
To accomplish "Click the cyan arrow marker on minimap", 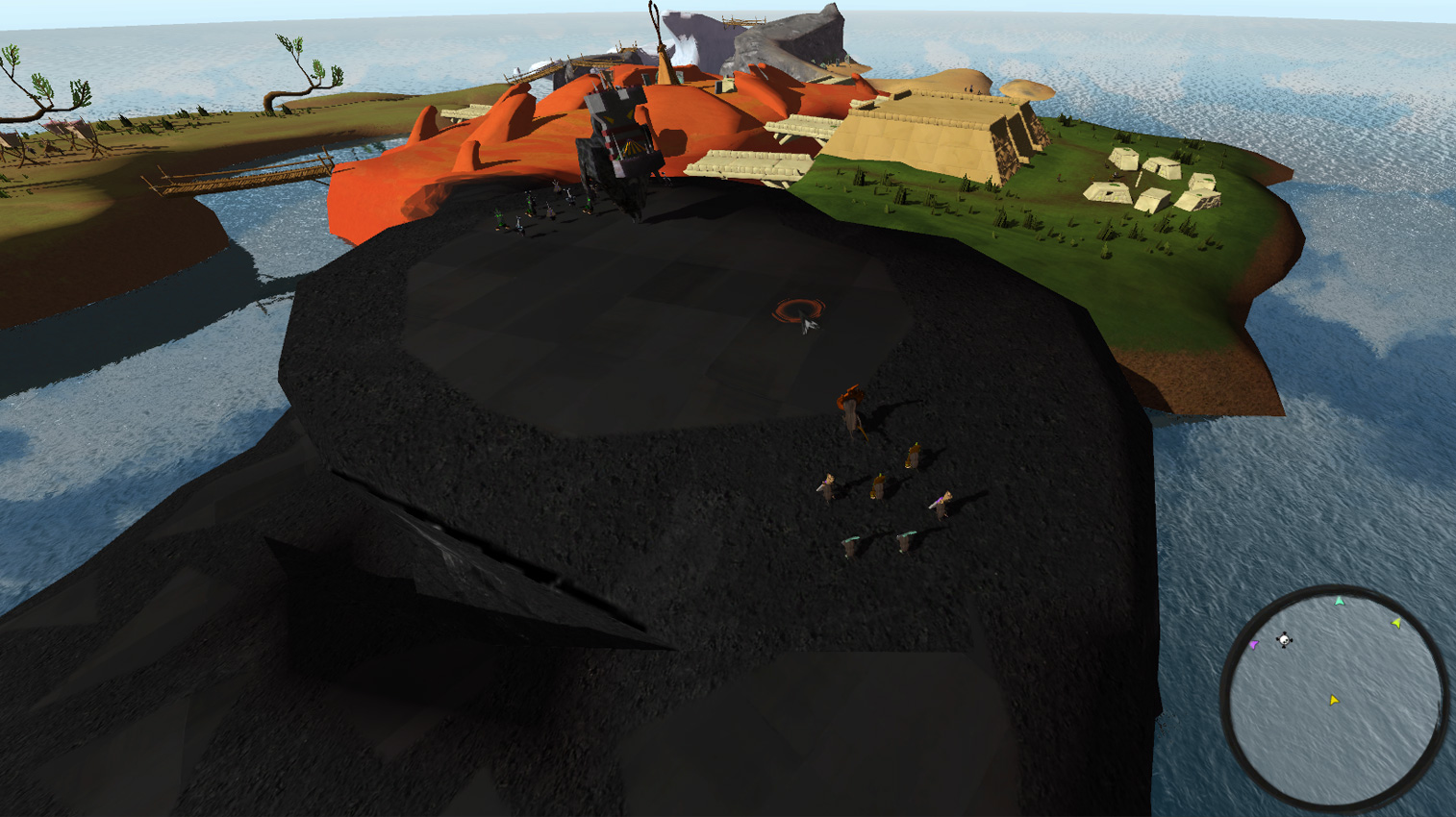I will (x=1340, y=602).
